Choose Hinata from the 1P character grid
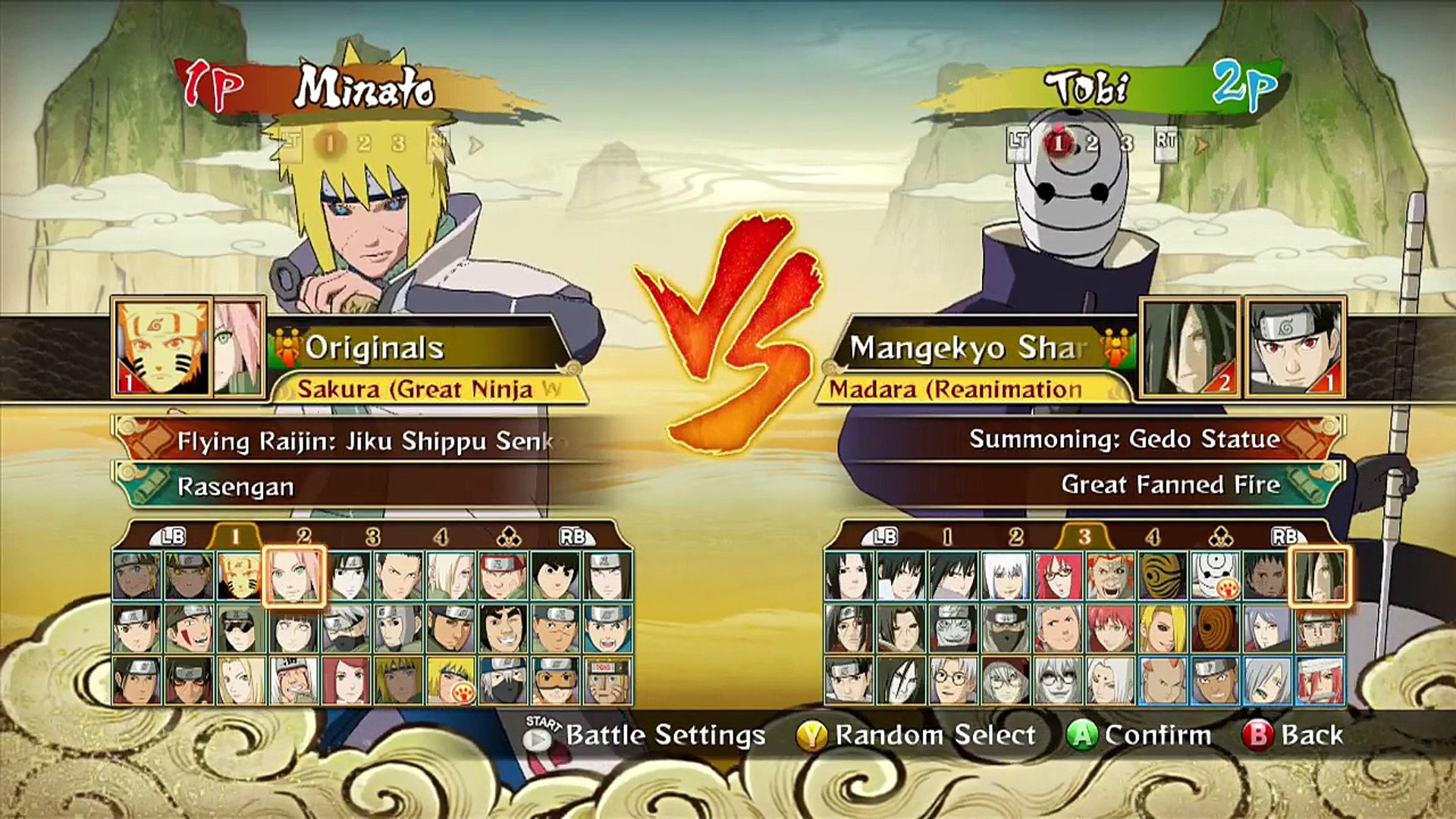 pyautogui.click(x=293, y=629)
